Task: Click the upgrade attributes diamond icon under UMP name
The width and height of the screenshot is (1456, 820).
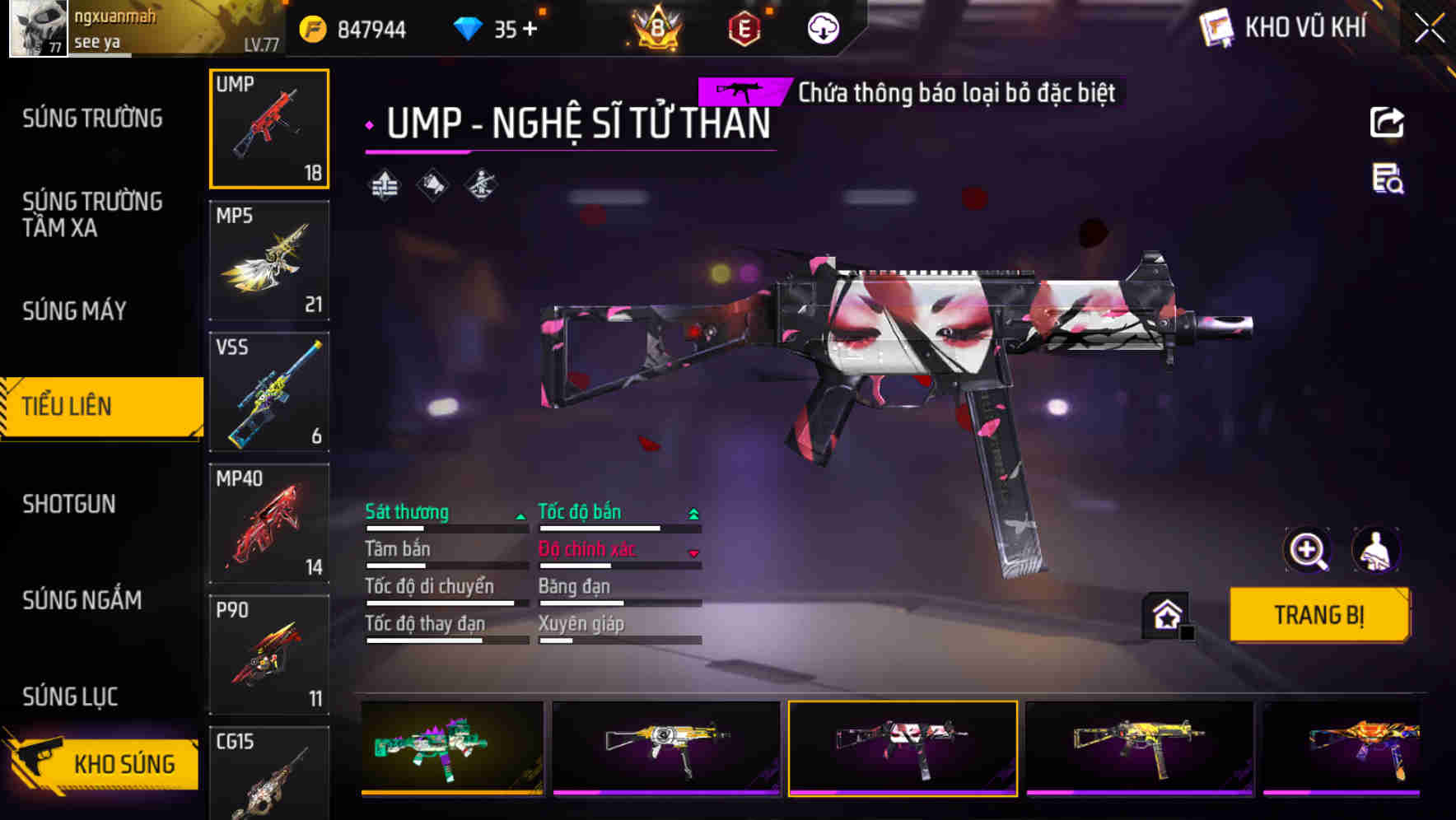Action: (x=384, y=185)
